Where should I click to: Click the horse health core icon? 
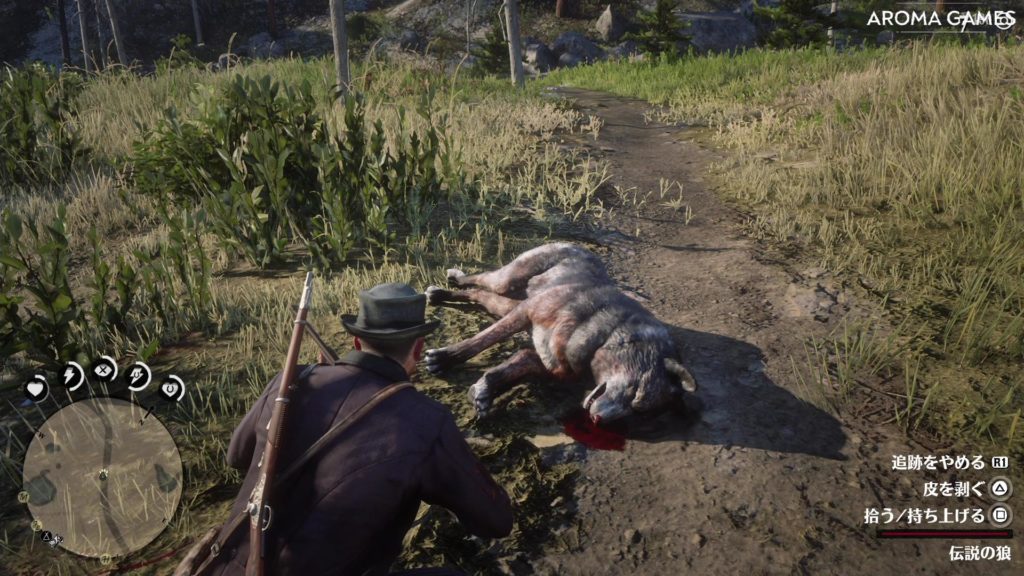[172, 387]
